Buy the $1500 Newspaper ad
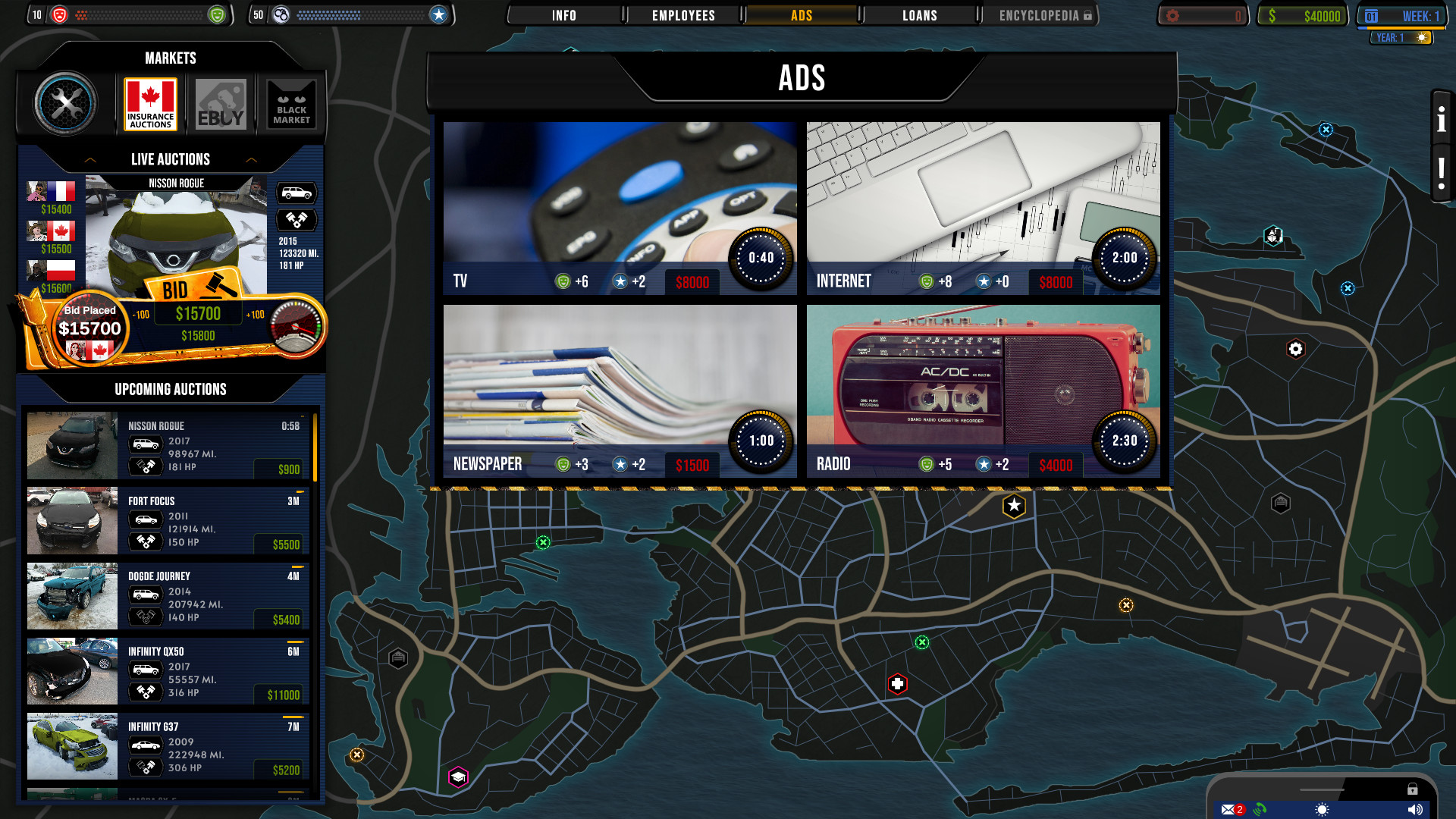The width and height of the screenshot is (1456, 819). [692, 465]
